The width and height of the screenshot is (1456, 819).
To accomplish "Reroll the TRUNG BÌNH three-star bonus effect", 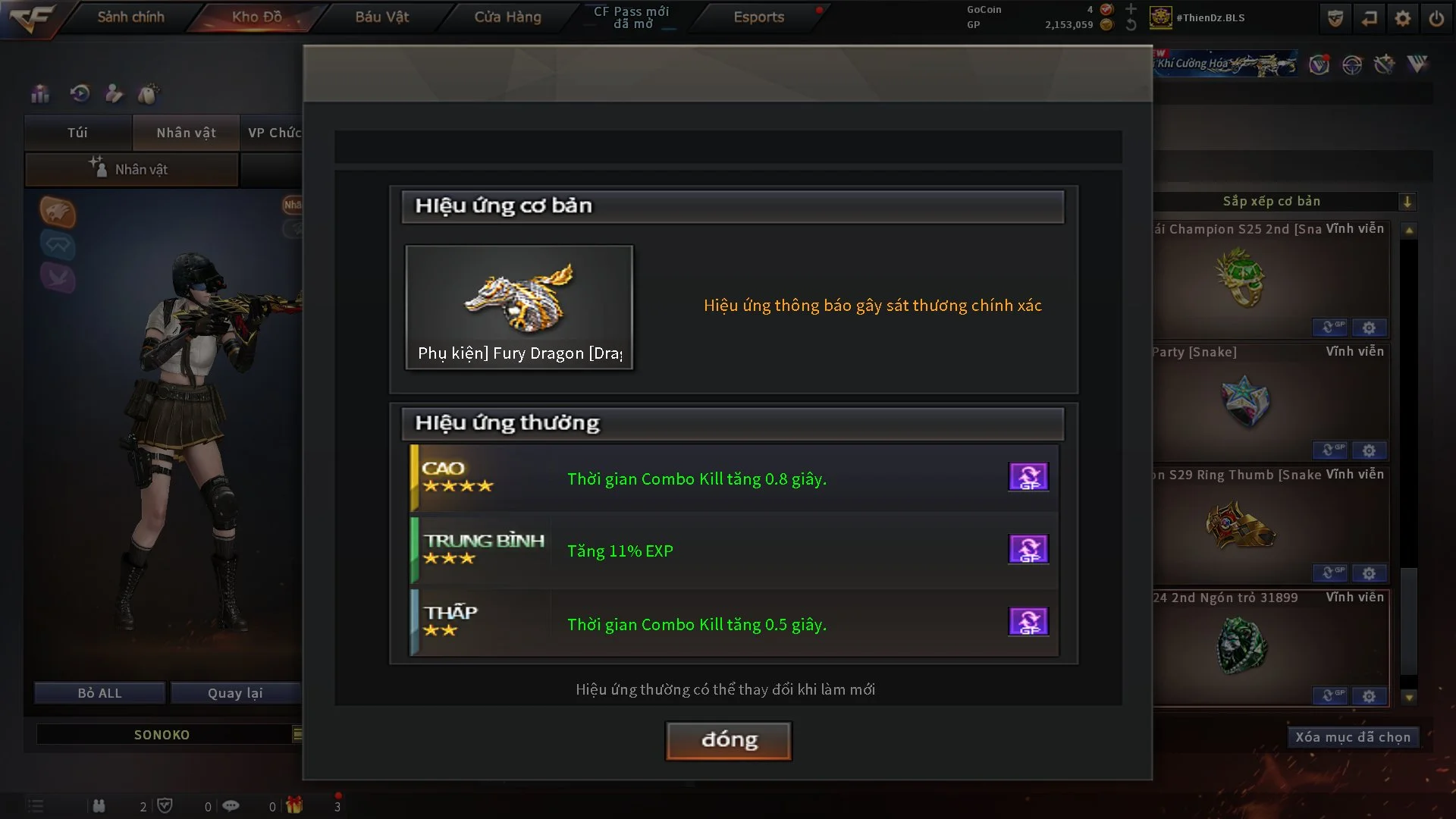I will 1028,549.
